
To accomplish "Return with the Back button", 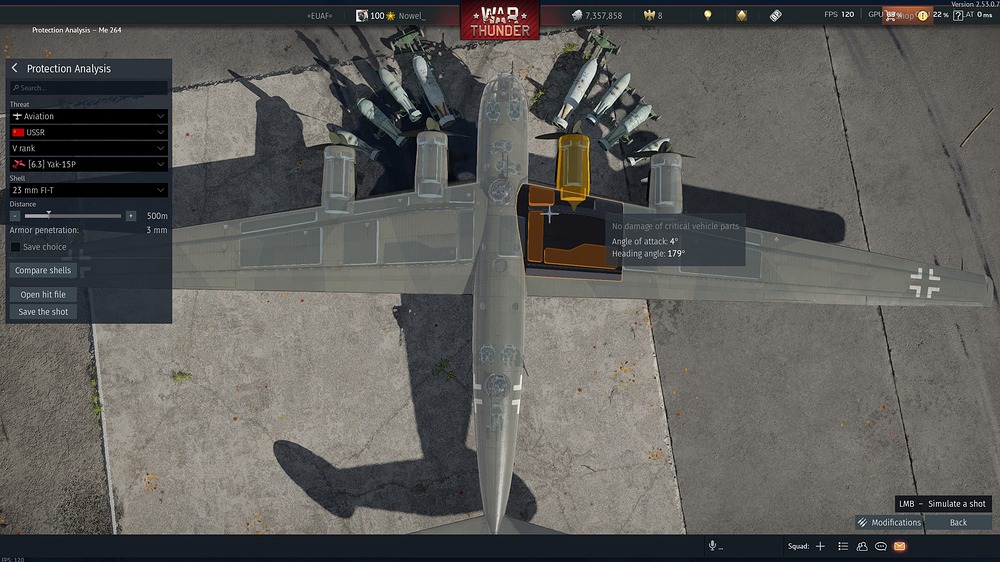I will (958, 523).
